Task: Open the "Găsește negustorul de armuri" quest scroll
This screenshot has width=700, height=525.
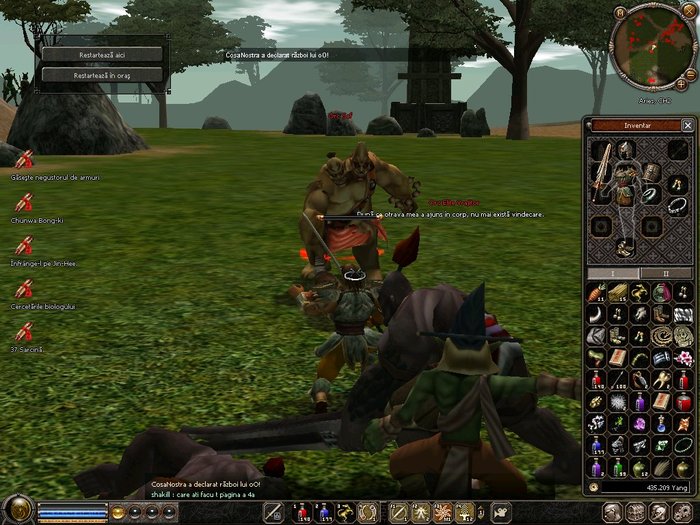Action: pos(25,160)
